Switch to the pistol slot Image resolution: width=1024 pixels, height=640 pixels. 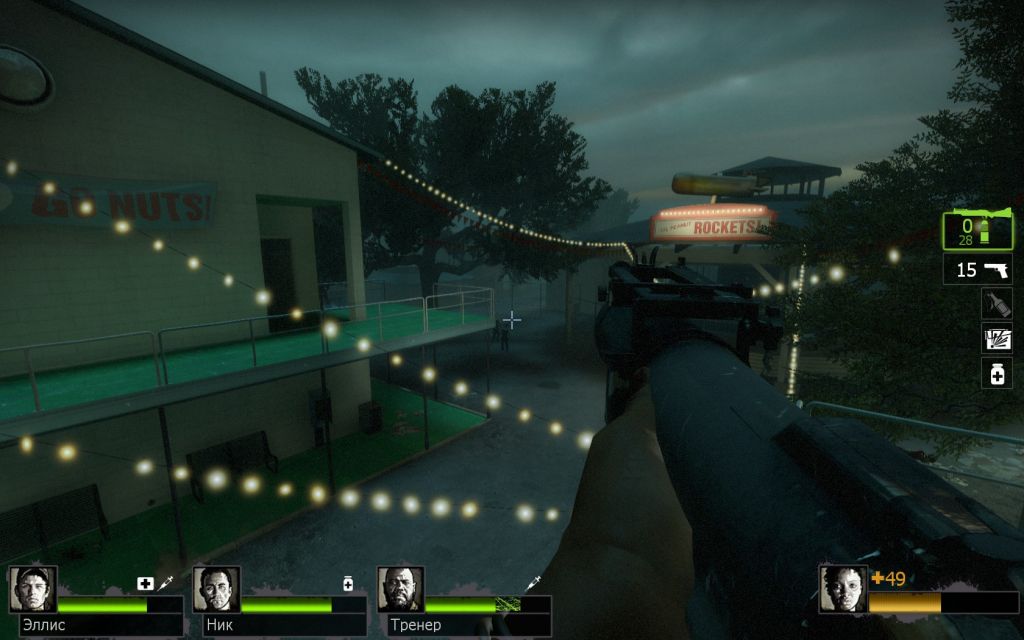[977, 270]
